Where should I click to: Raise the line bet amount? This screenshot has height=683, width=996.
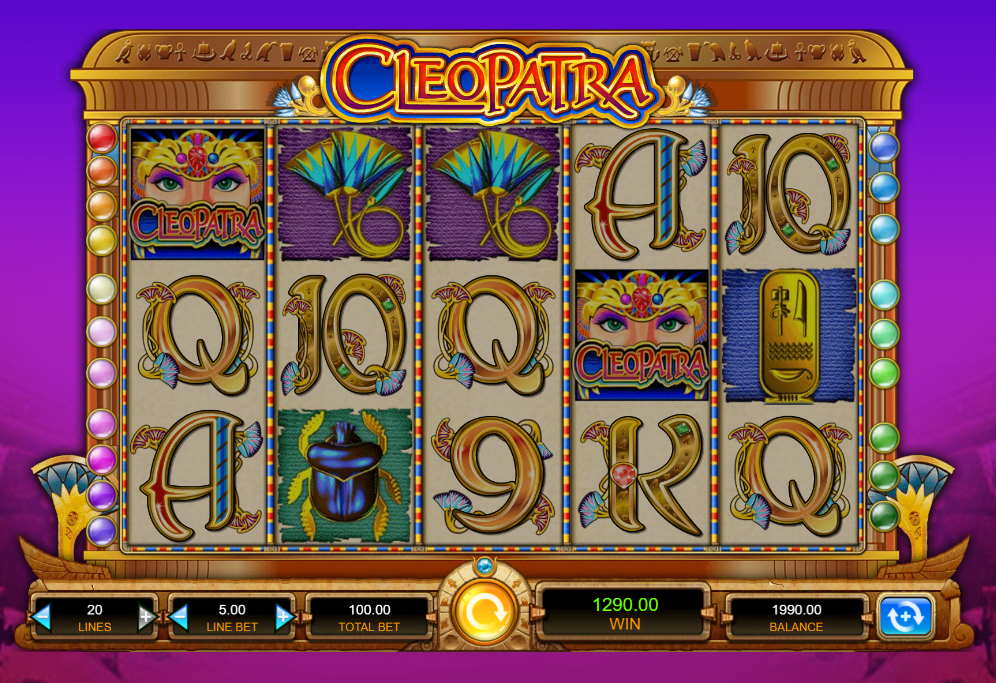tap(284, 617)
